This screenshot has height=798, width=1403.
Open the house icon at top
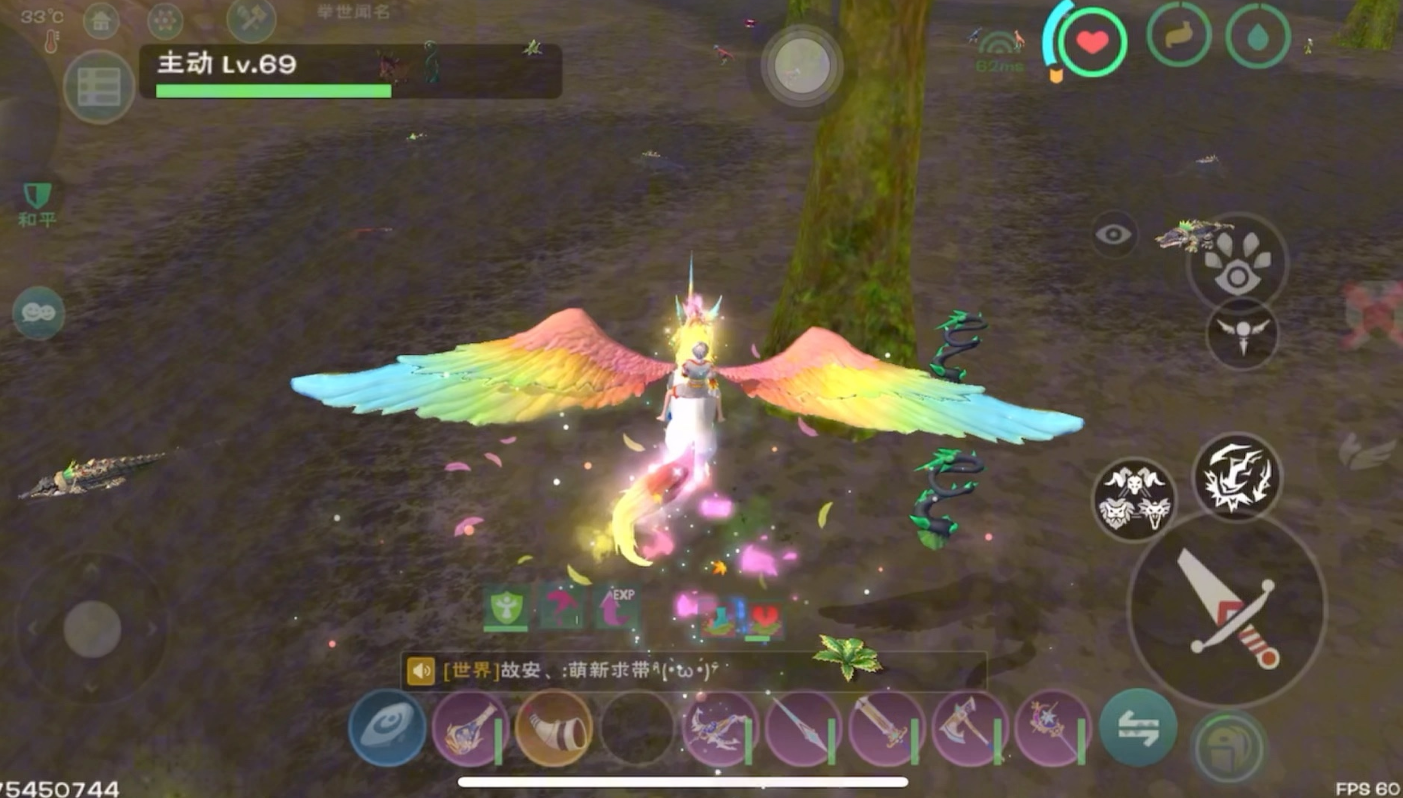(101, 19)
